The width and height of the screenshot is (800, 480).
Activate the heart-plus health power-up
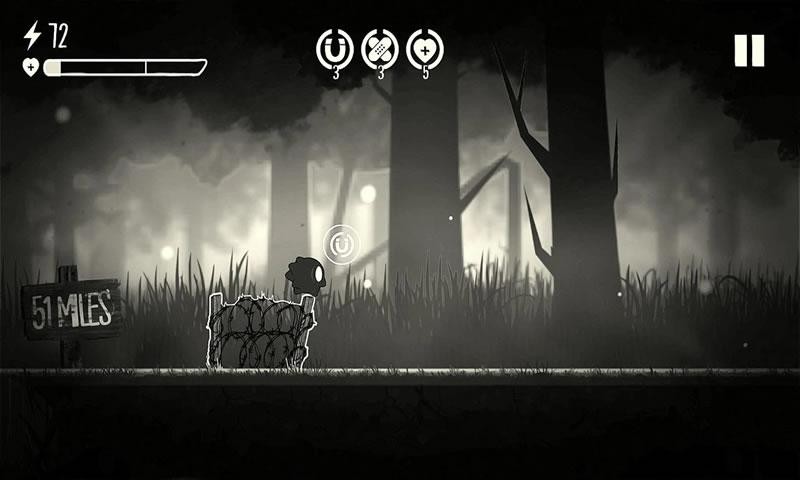[425, 47]
